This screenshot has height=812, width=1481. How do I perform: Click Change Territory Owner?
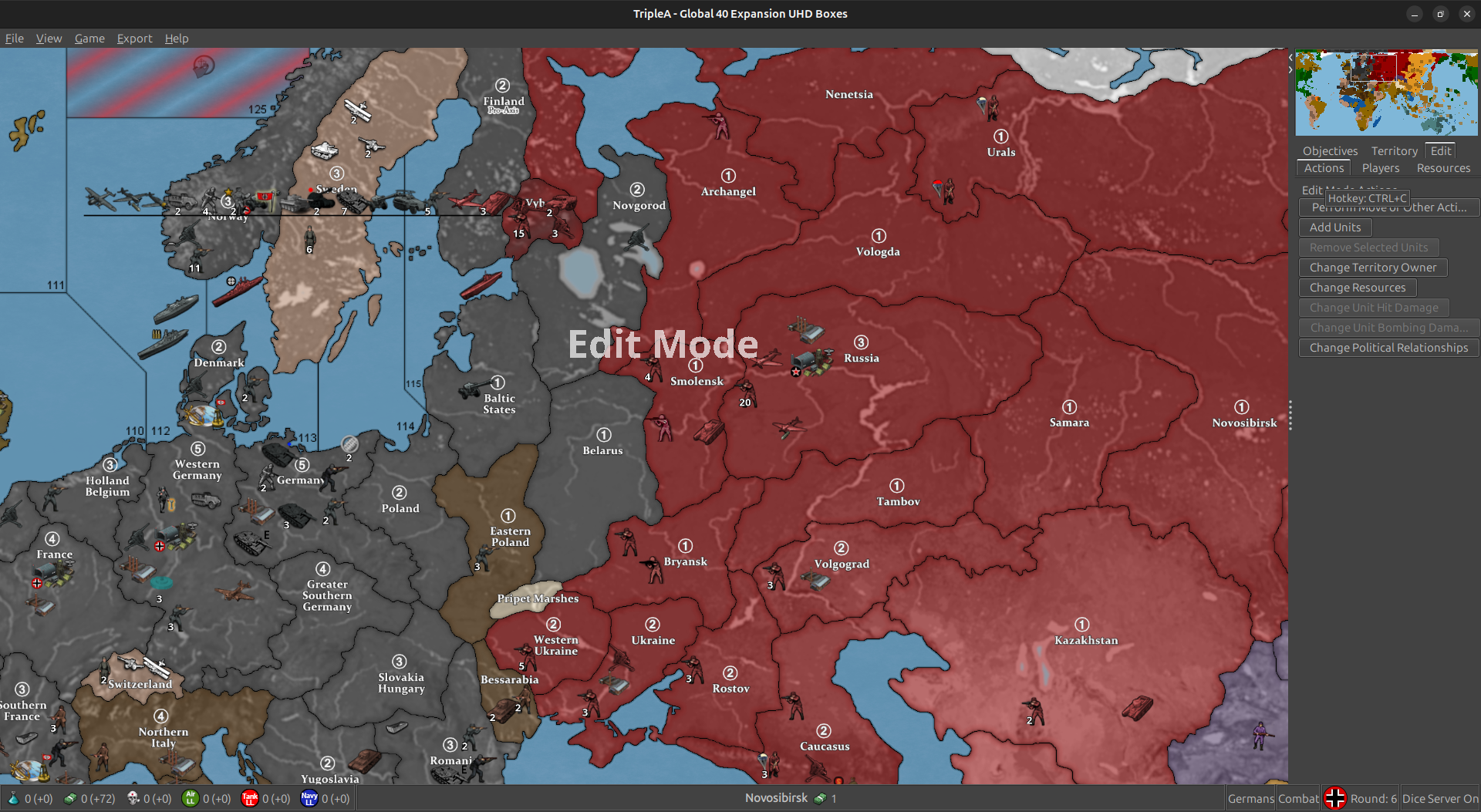click(1373, 268)
